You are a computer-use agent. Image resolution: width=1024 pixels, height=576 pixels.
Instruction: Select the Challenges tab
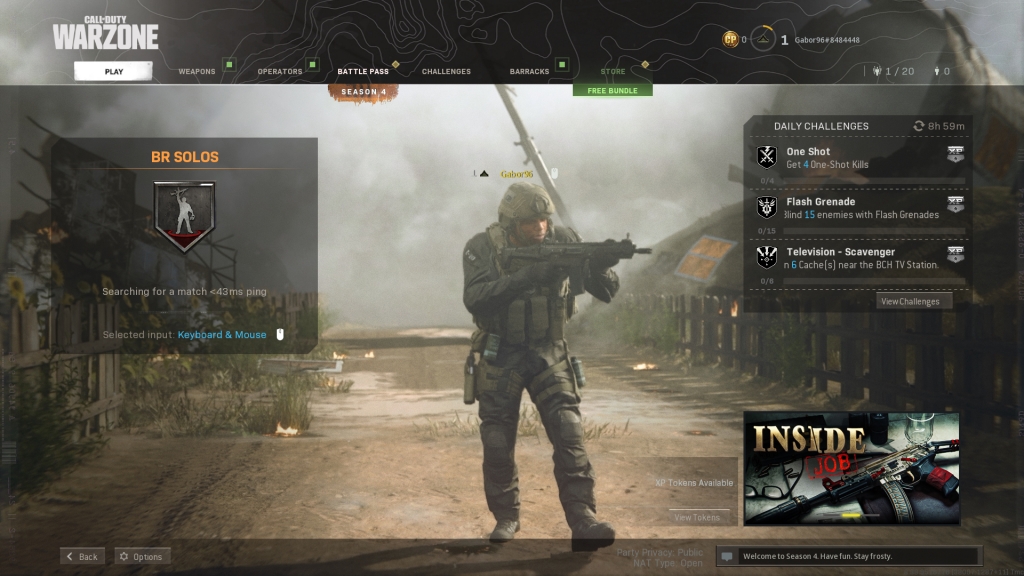[446, 72]
